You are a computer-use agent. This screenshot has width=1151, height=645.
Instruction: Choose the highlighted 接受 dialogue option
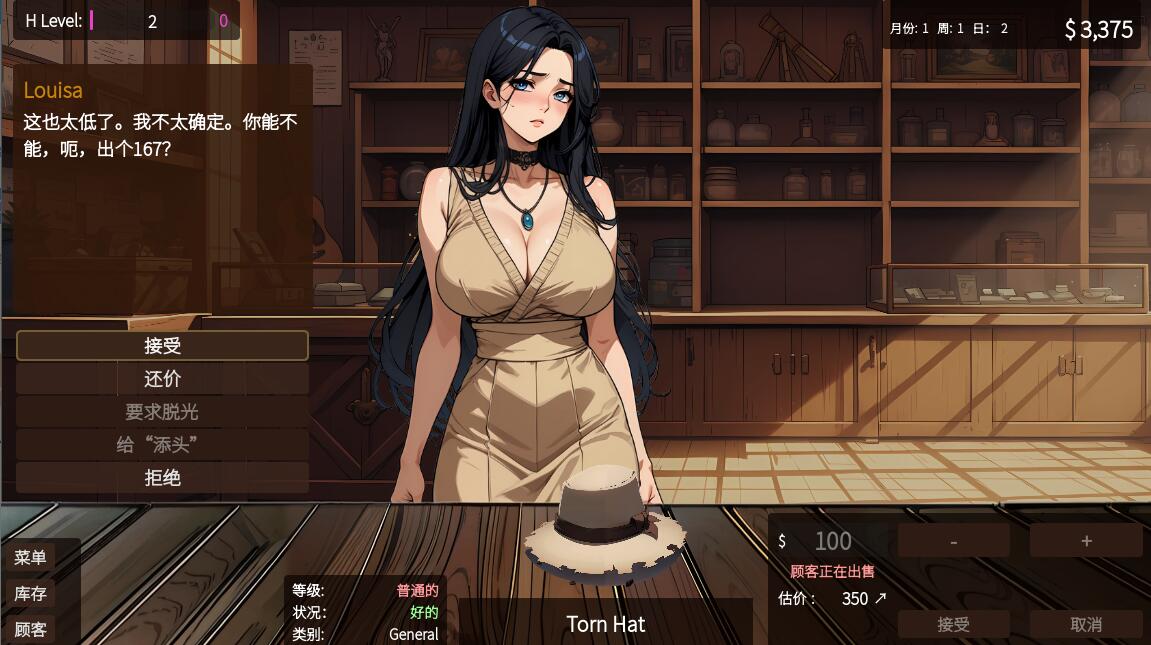click(162, 346)
